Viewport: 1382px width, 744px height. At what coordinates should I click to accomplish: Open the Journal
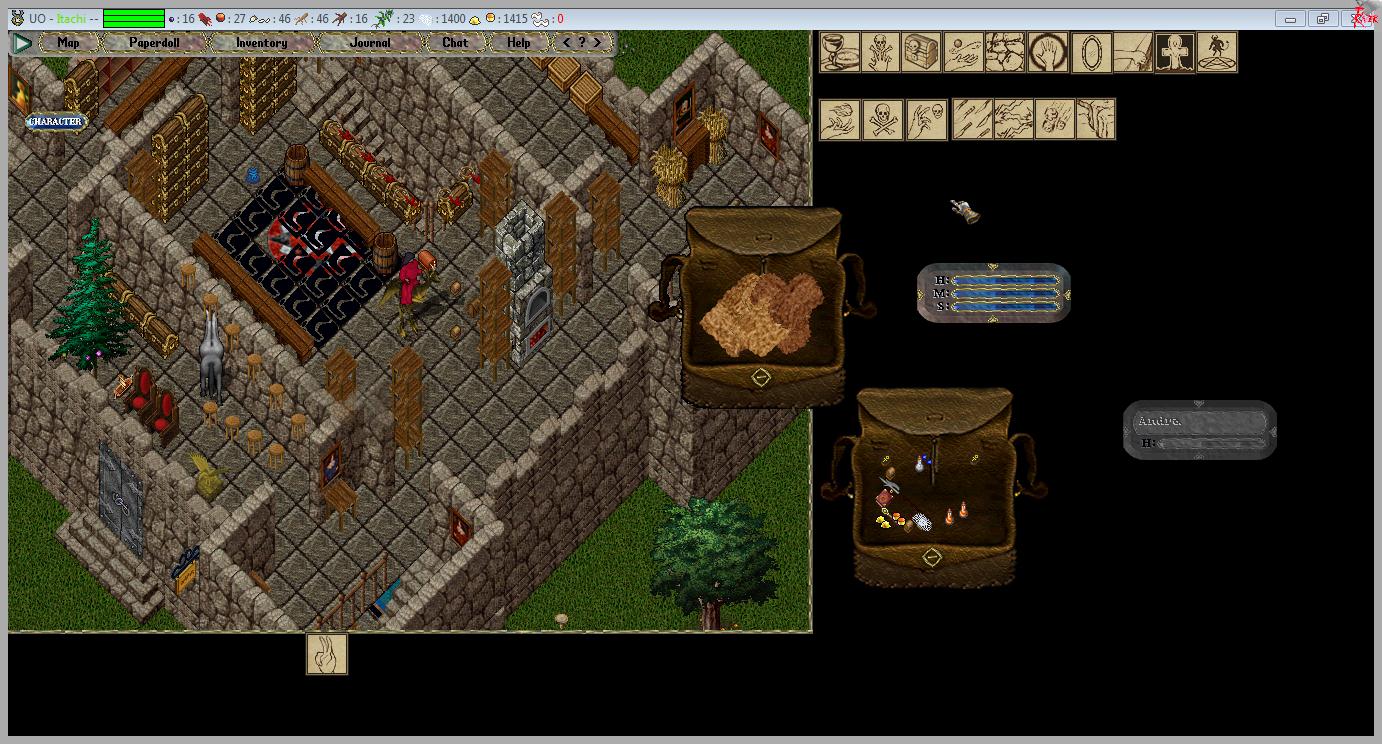coord(370,43)
